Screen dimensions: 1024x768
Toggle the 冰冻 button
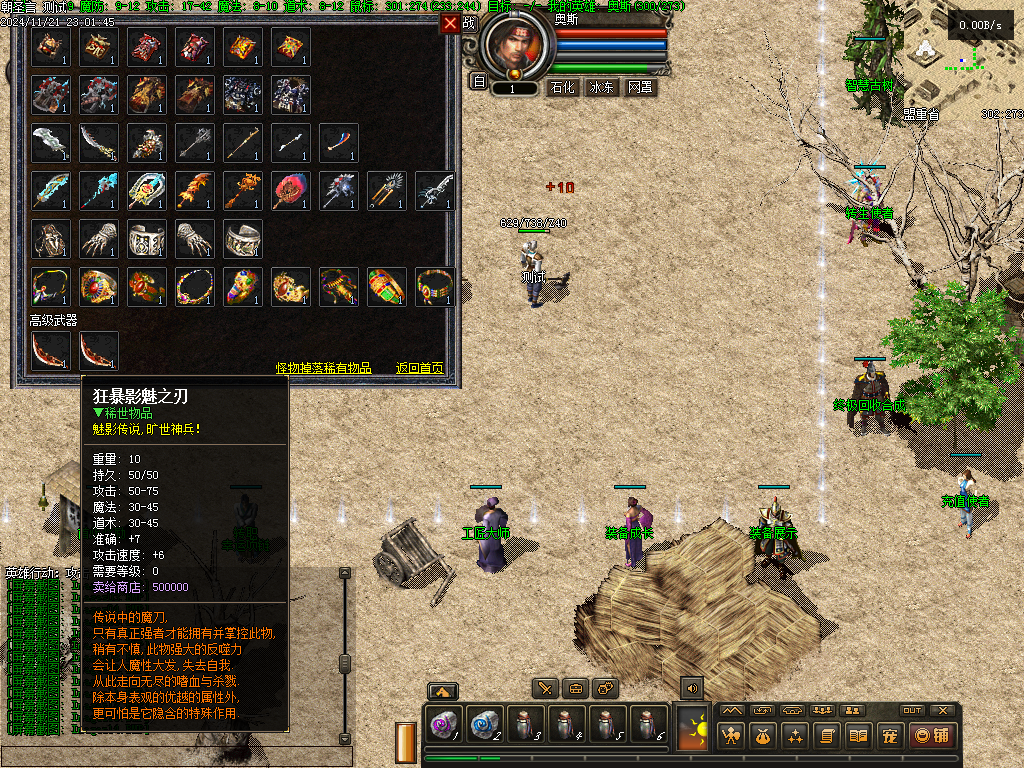pos(602,87)
